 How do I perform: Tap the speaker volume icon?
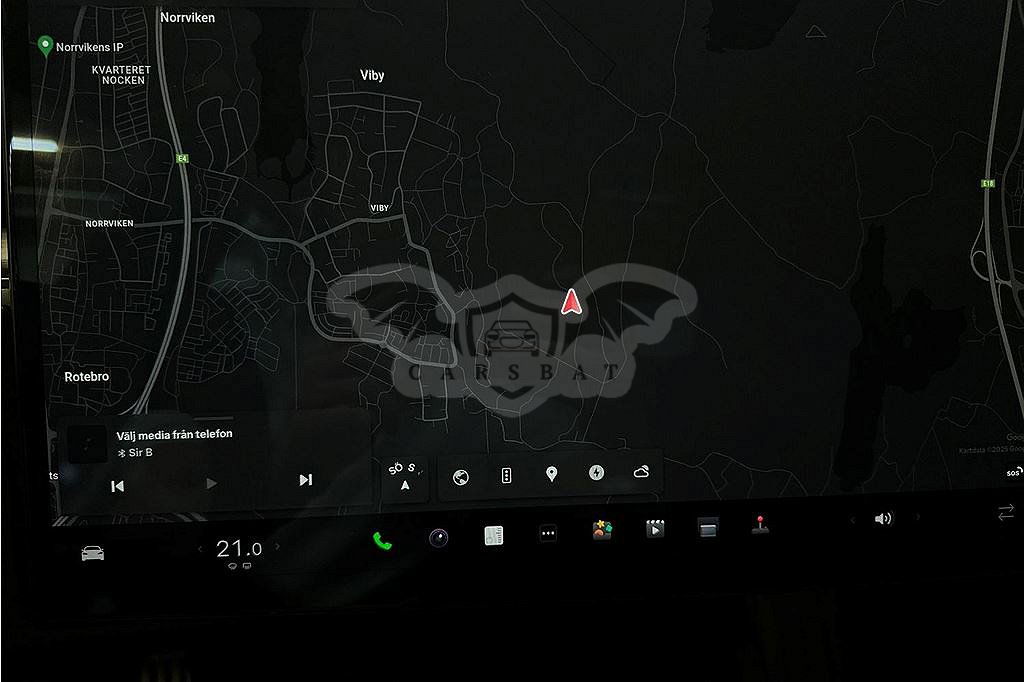tap(883, 519)
